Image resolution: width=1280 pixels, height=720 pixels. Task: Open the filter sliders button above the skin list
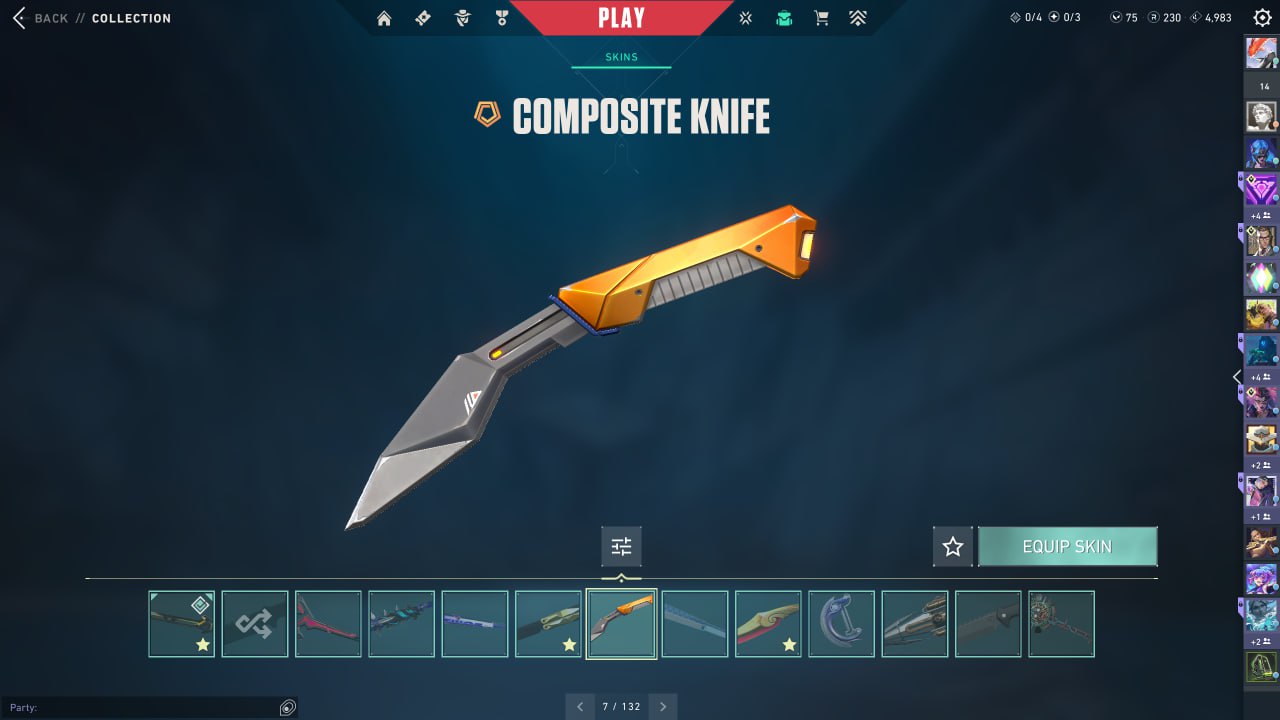[621, 547]
